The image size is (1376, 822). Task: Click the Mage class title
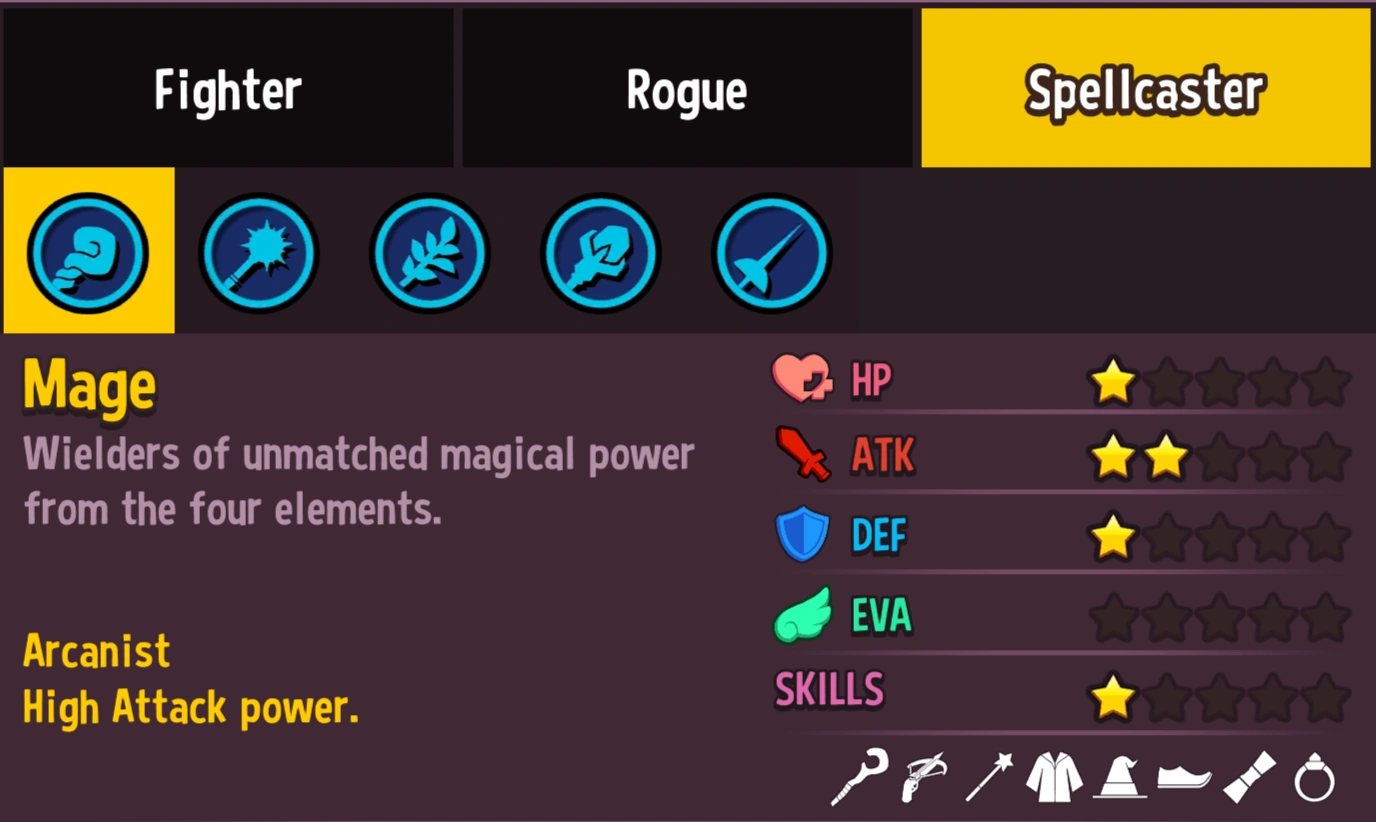coord(88,385)
